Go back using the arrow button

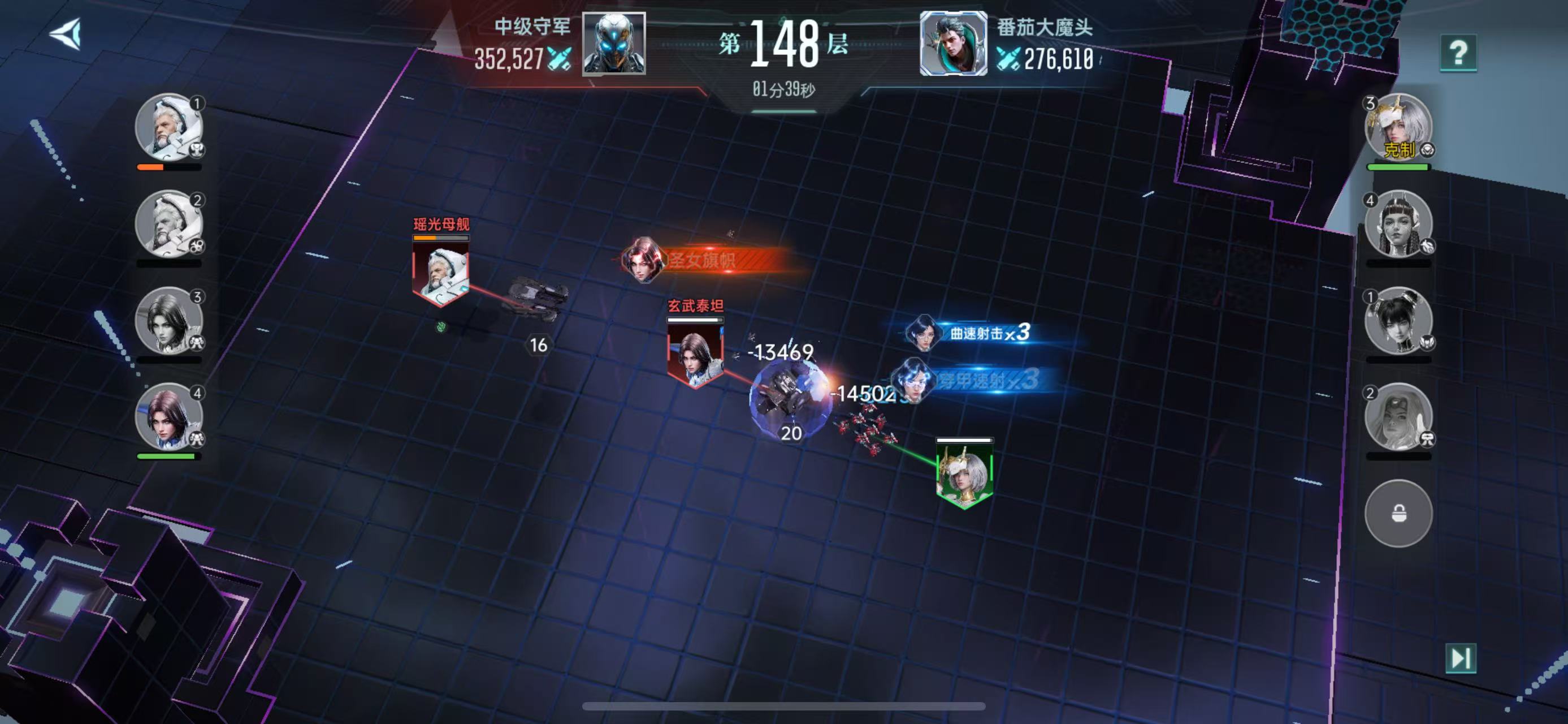[66, 33]
